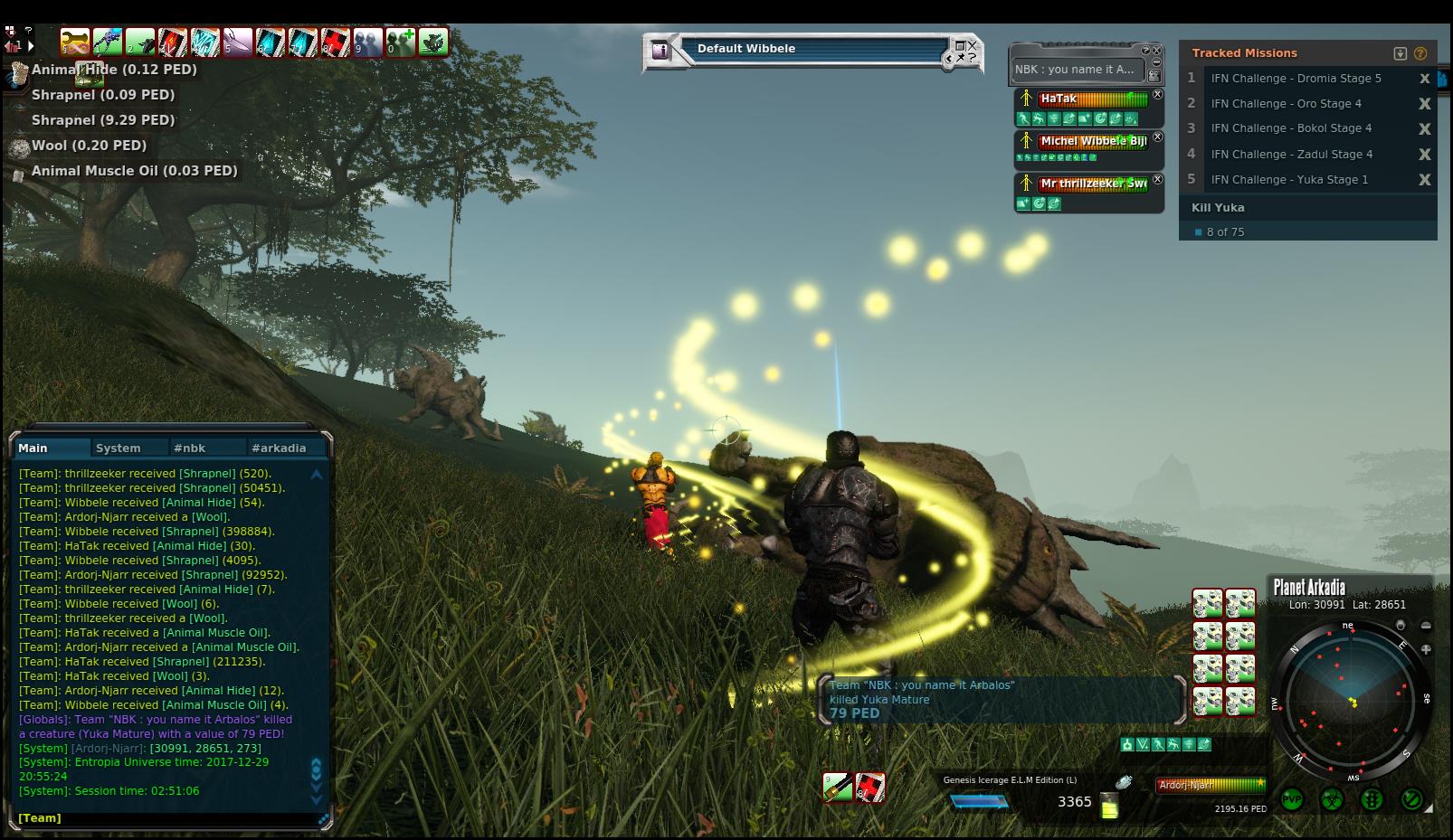Select the #arkadia chat tab

[279, 448]
